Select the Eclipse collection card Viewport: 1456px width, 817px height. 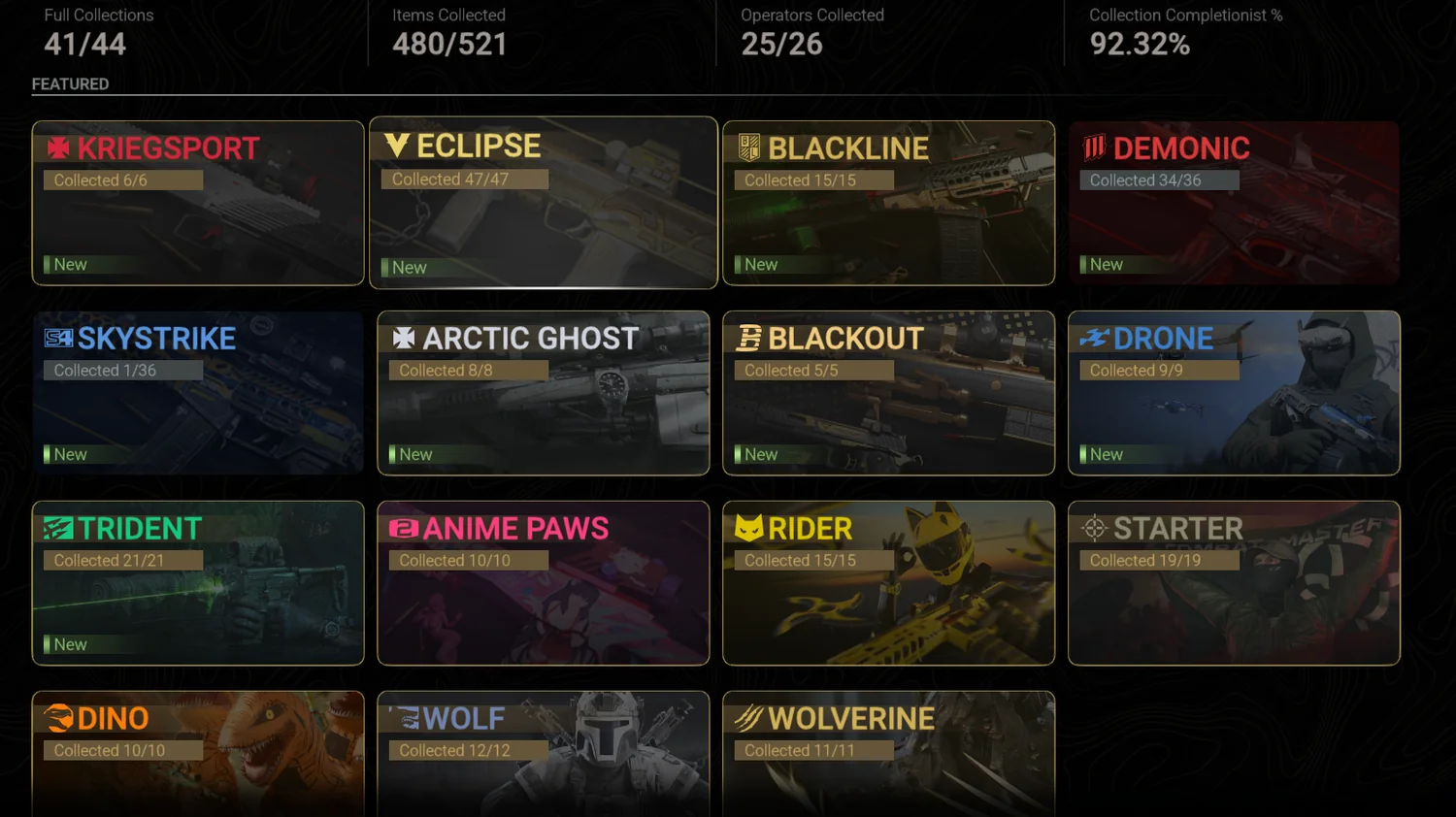[544, 203]
